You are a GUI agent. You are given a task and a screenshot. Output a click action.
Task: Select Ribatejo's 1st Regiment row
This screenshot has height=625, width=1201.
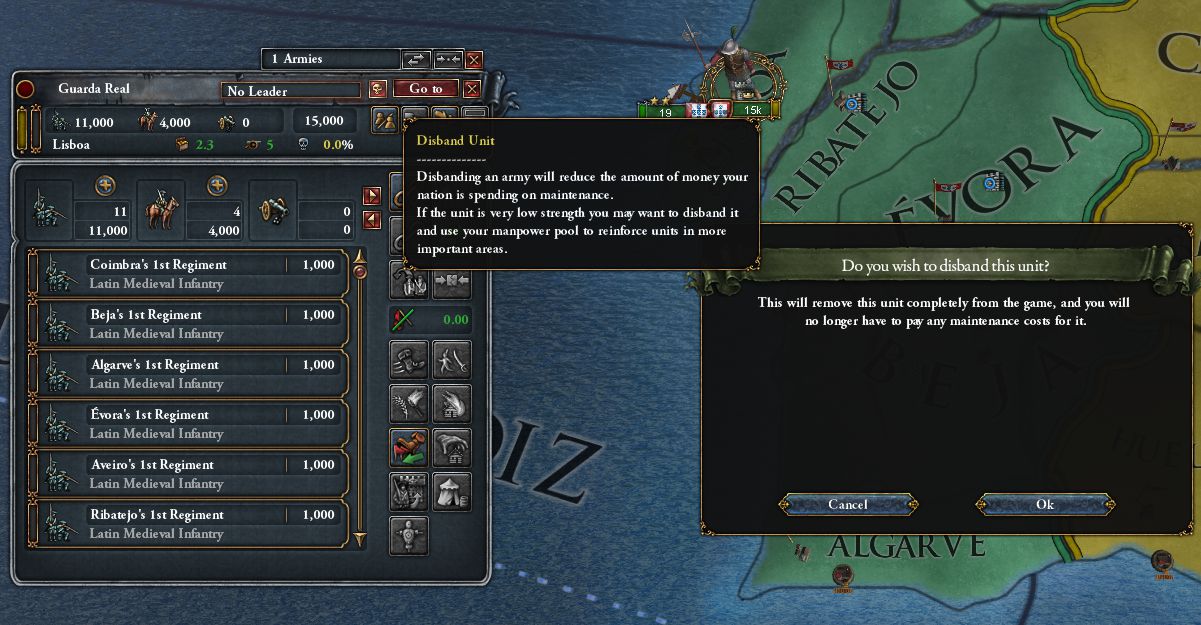tap(188, 524)
